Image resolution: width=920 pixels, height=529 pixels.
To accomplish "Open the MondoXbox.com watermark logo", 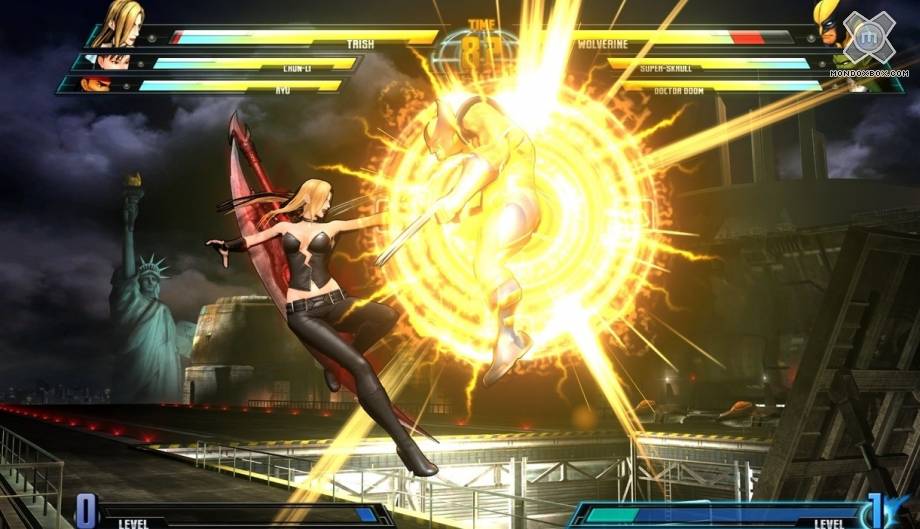I will point(867,42).
